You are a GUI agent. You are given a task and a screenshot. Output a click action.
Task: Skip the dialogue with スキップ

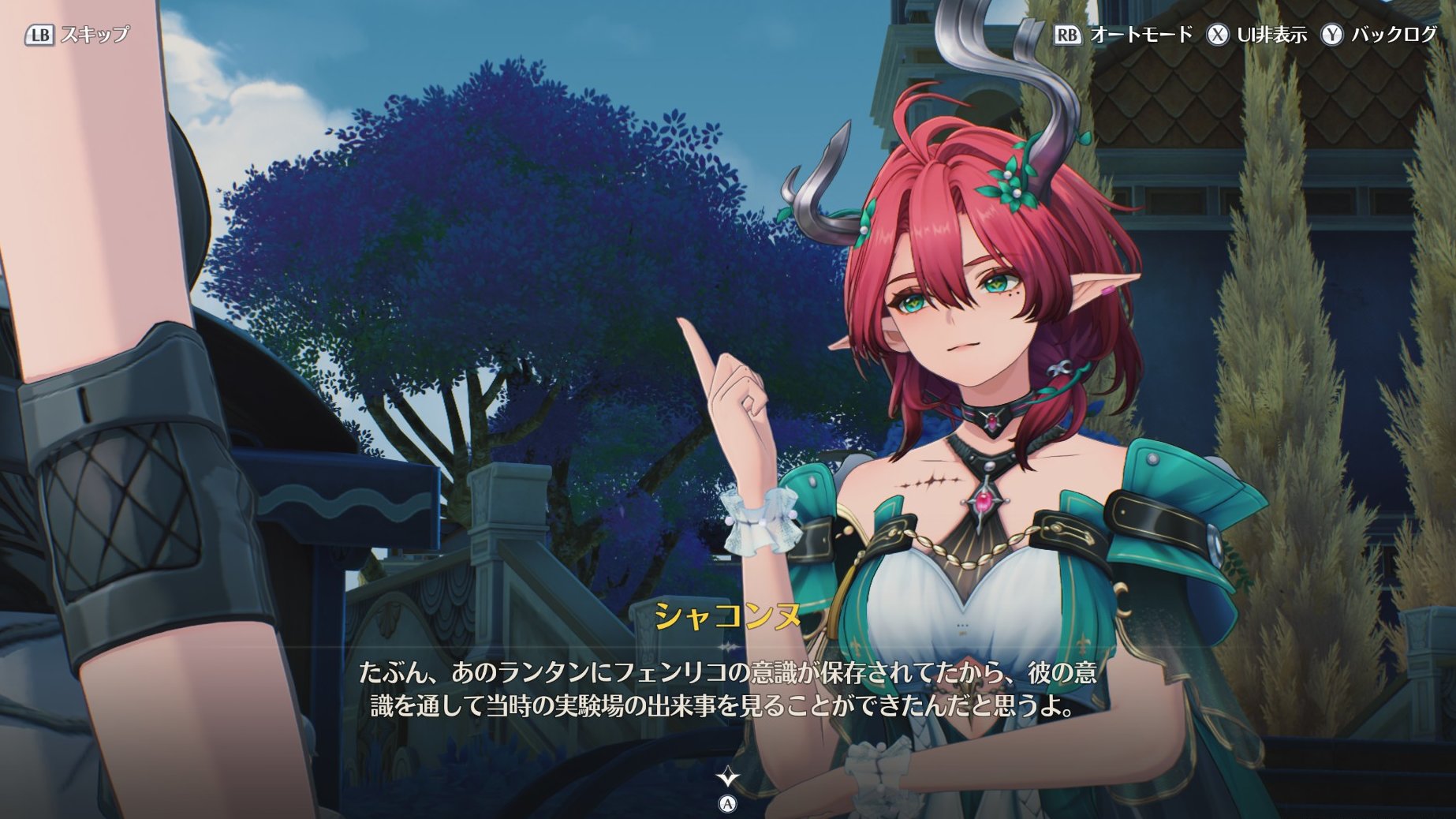[77, 35]
